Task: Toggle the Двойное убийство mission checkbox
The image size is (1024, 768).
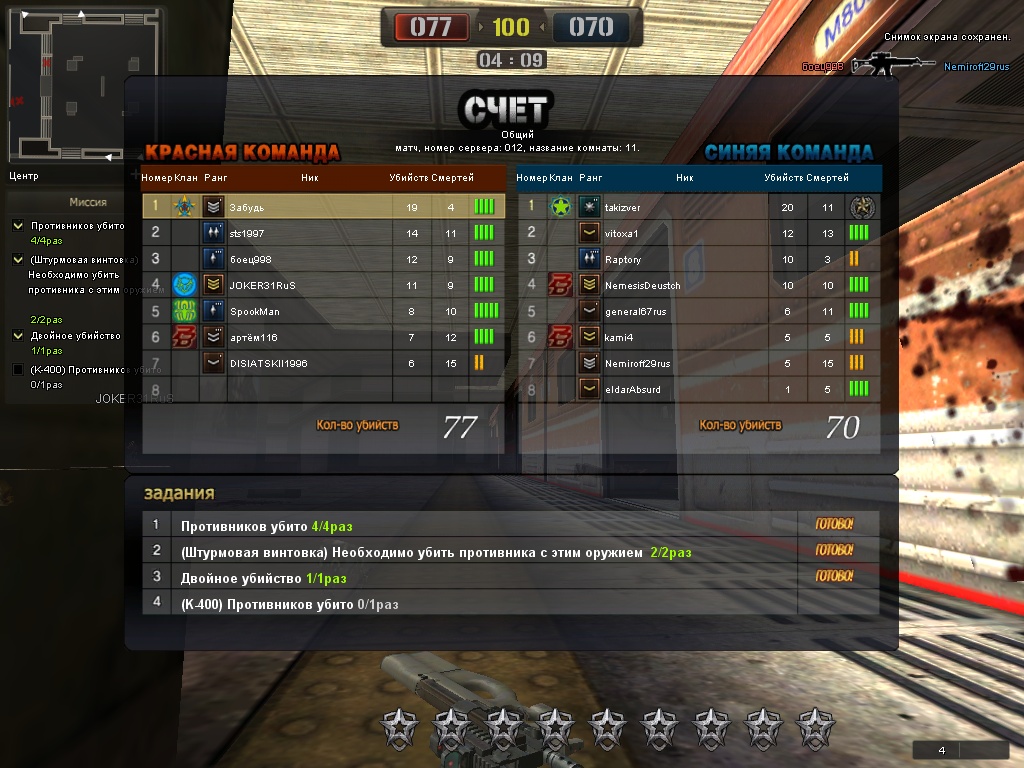Action: [x=18, y=336]
